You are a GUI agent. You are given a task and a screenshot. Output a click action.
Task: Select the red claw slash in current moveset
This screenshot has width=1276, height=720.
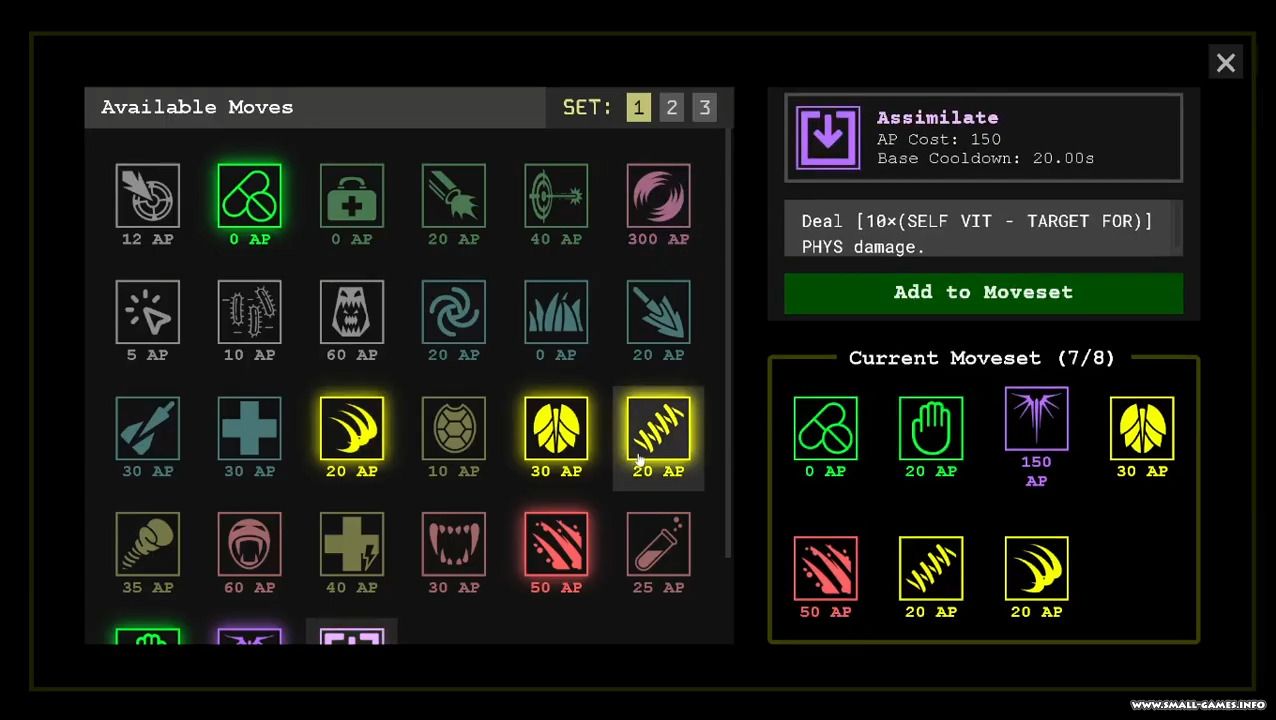(825, 568)
